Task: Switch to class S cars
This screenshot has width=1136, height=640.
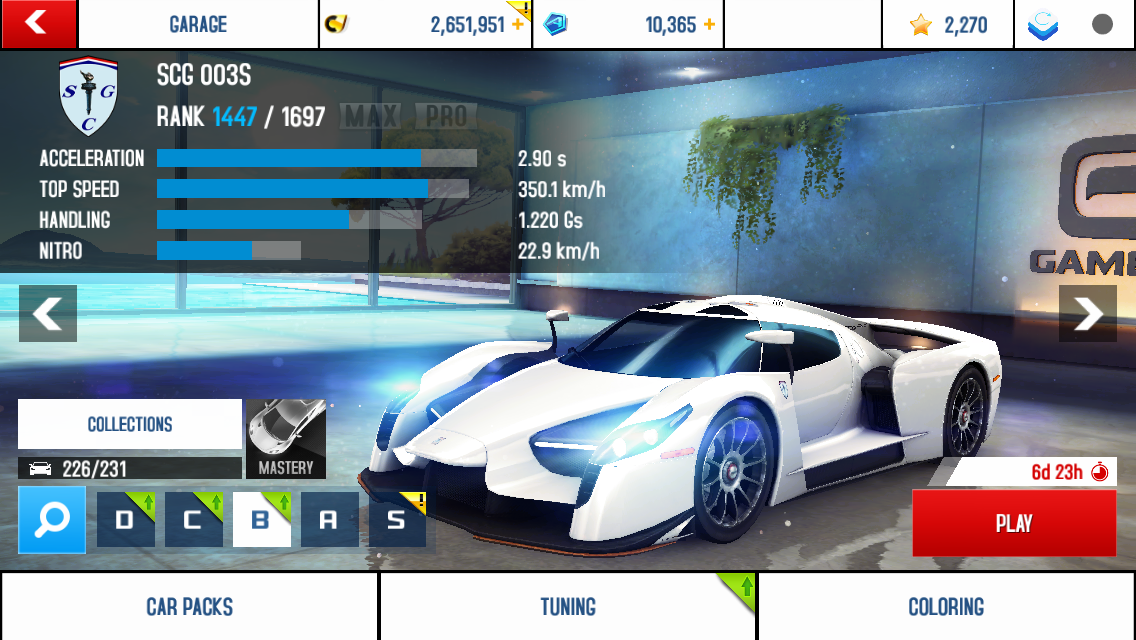Action: point(397,519)
